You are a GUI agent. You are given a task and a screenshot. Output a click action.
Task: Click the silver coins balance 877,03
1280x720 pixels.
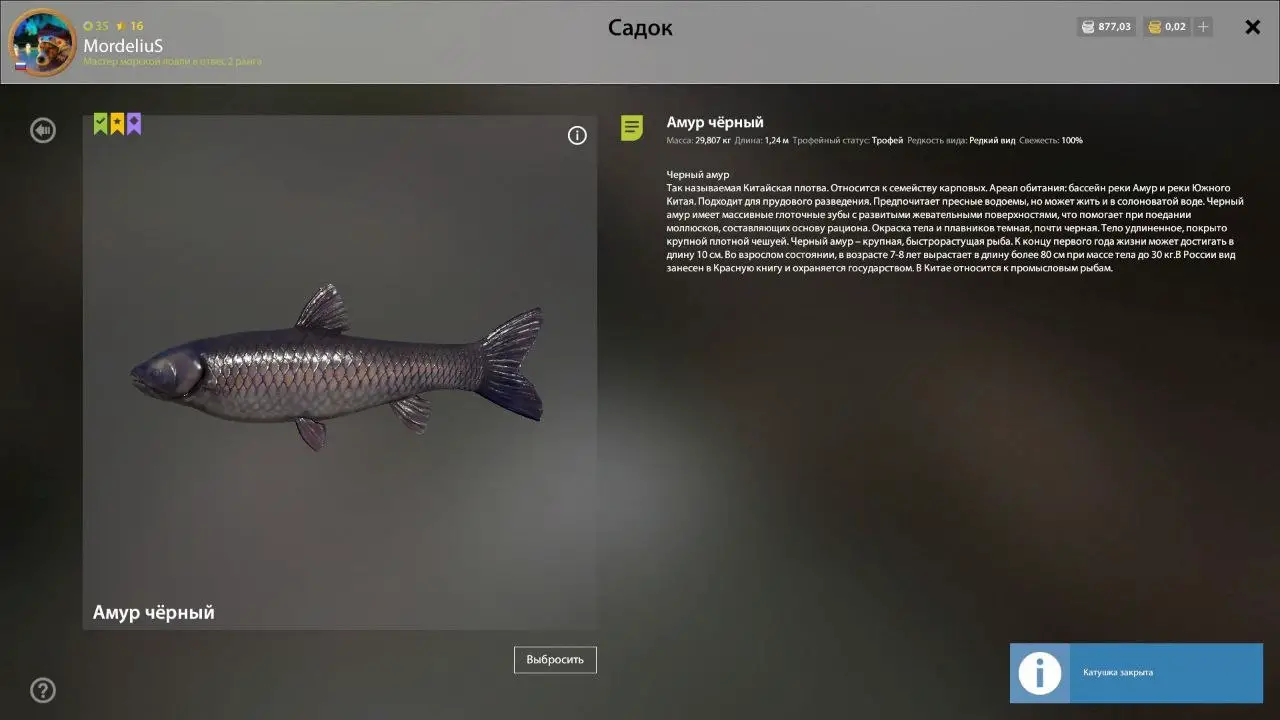click(x=1106, y=27)
